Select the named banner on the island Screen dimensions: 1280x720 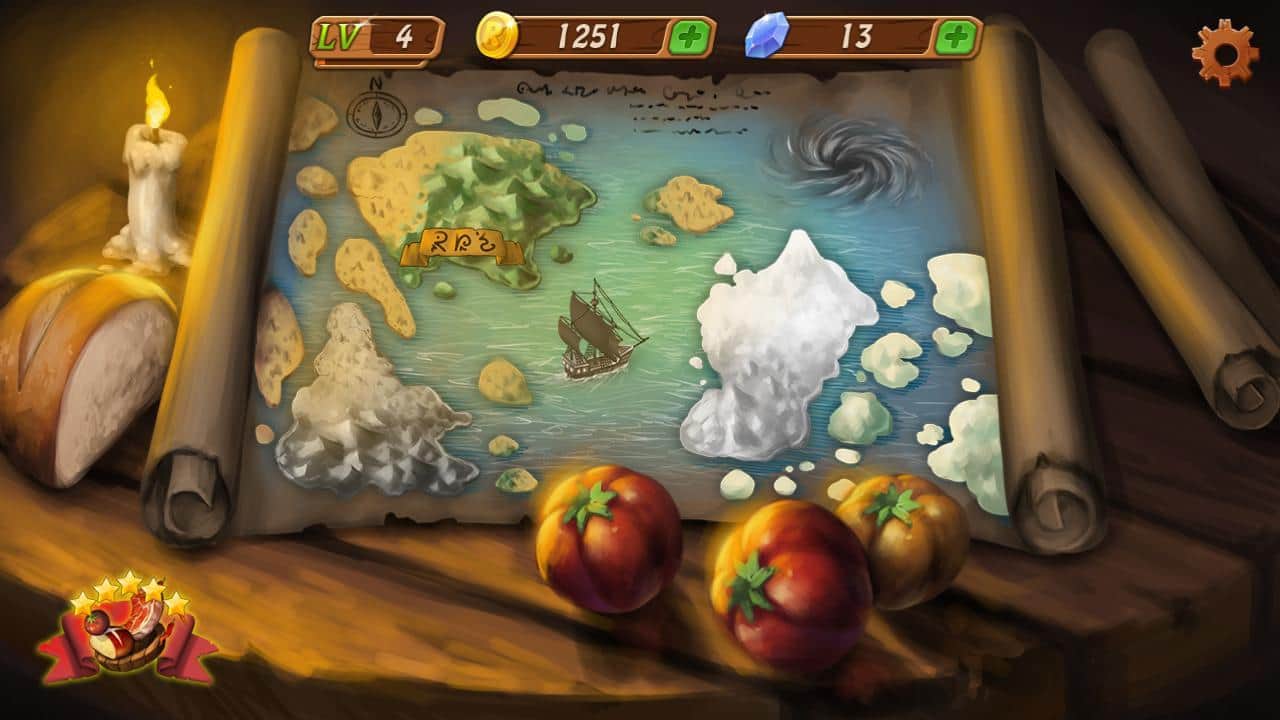[x=464, y=242]
